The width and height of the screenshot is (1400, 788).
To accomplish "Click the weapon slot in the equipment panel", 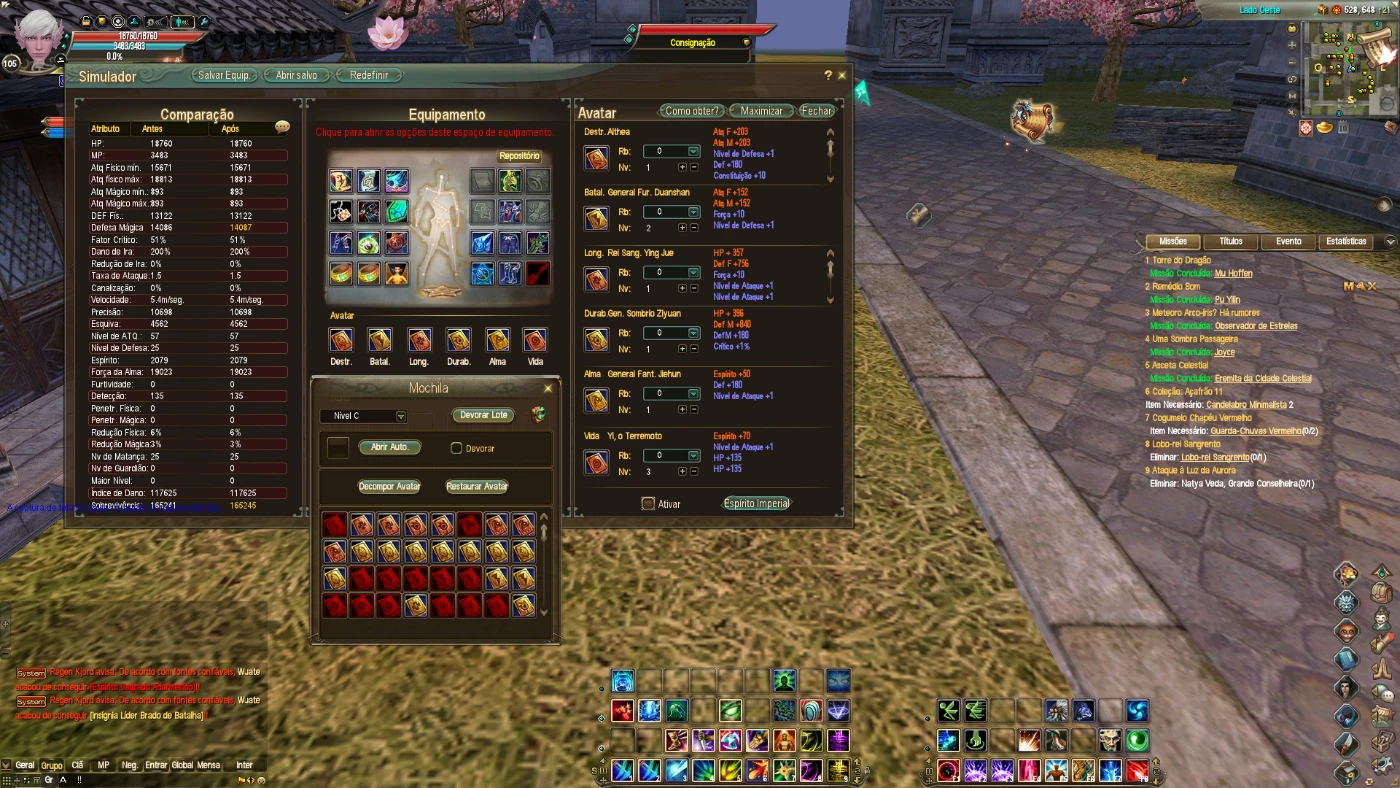I will tap(536, 274).
